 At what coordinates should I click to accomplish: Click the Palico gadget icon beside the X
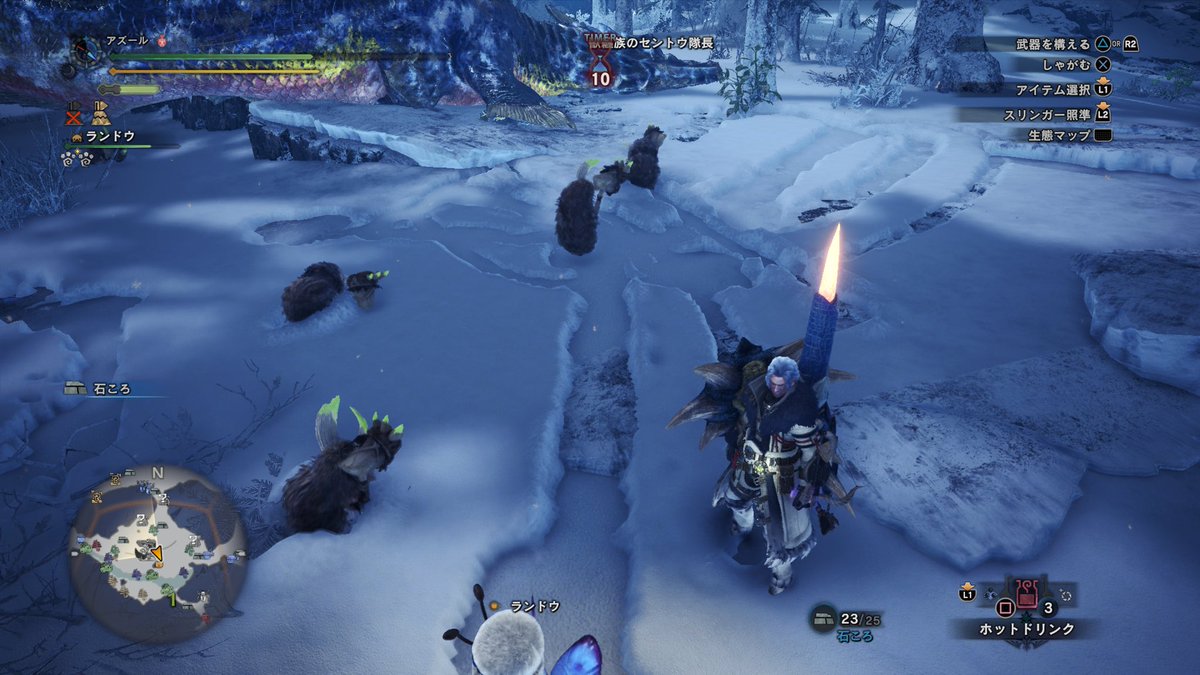(x=101, y=112)
